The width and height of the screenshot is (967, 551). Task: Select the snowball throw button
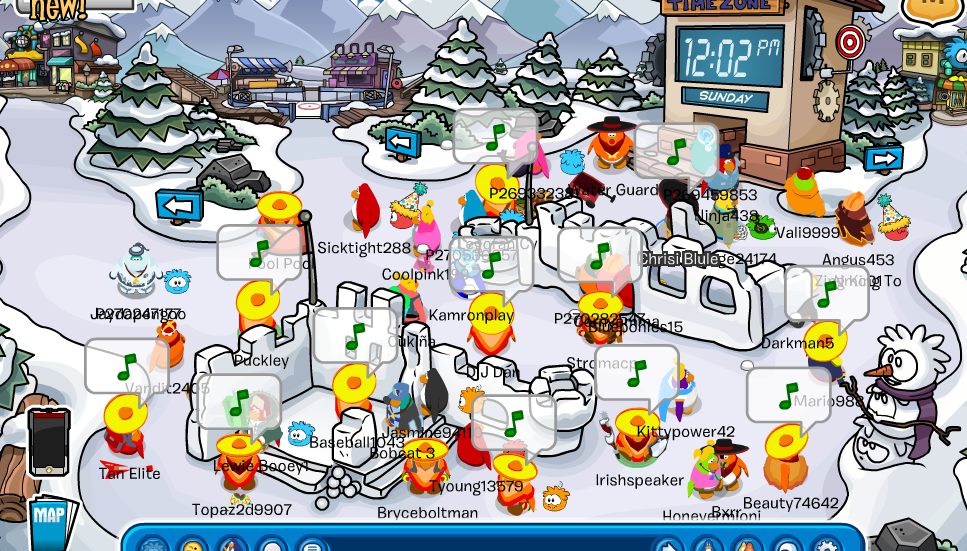pos(272,546)
